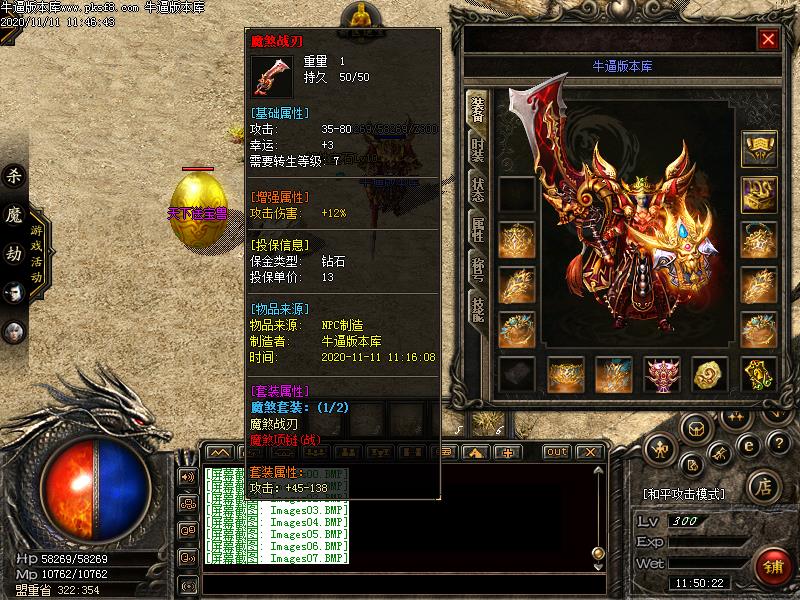The image size is (800, 600).
Task: Close the chat panel with X button
Action: [591, 452]
